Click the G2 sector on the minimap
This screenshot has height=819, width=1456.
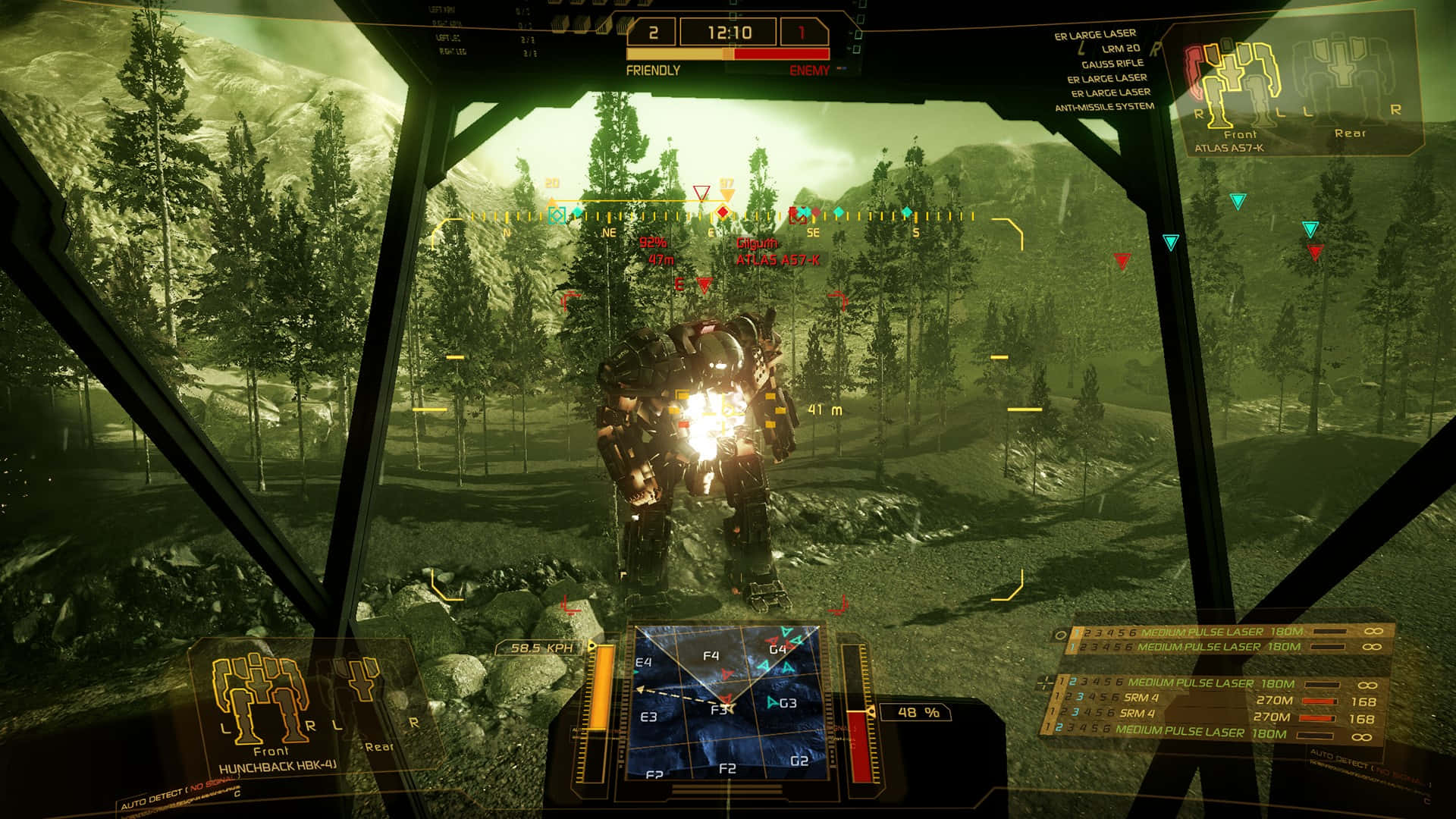point(799,761)
